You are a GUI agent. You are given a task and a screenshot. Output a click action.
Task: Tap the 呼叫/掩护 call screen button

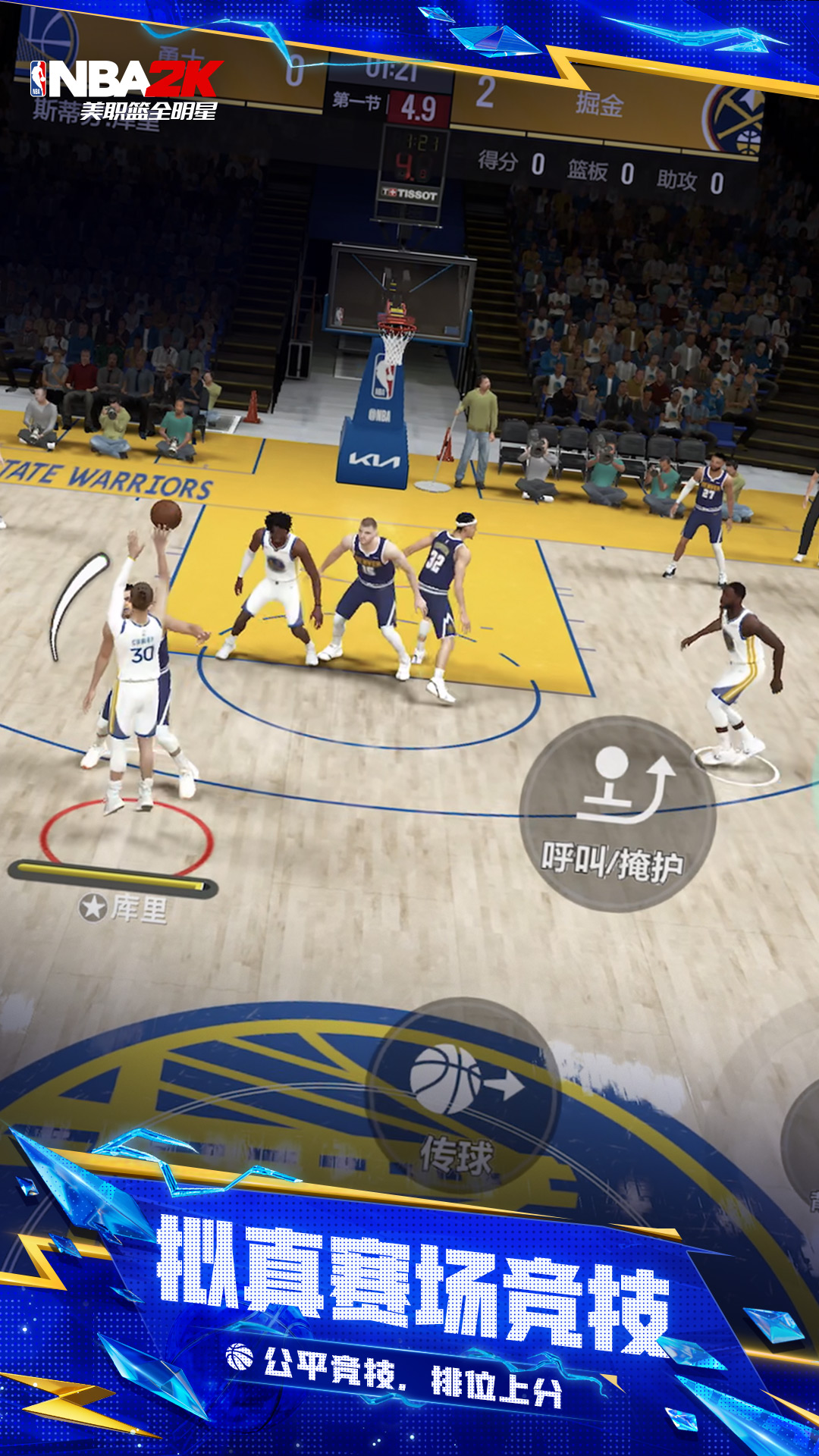[617, 814]
